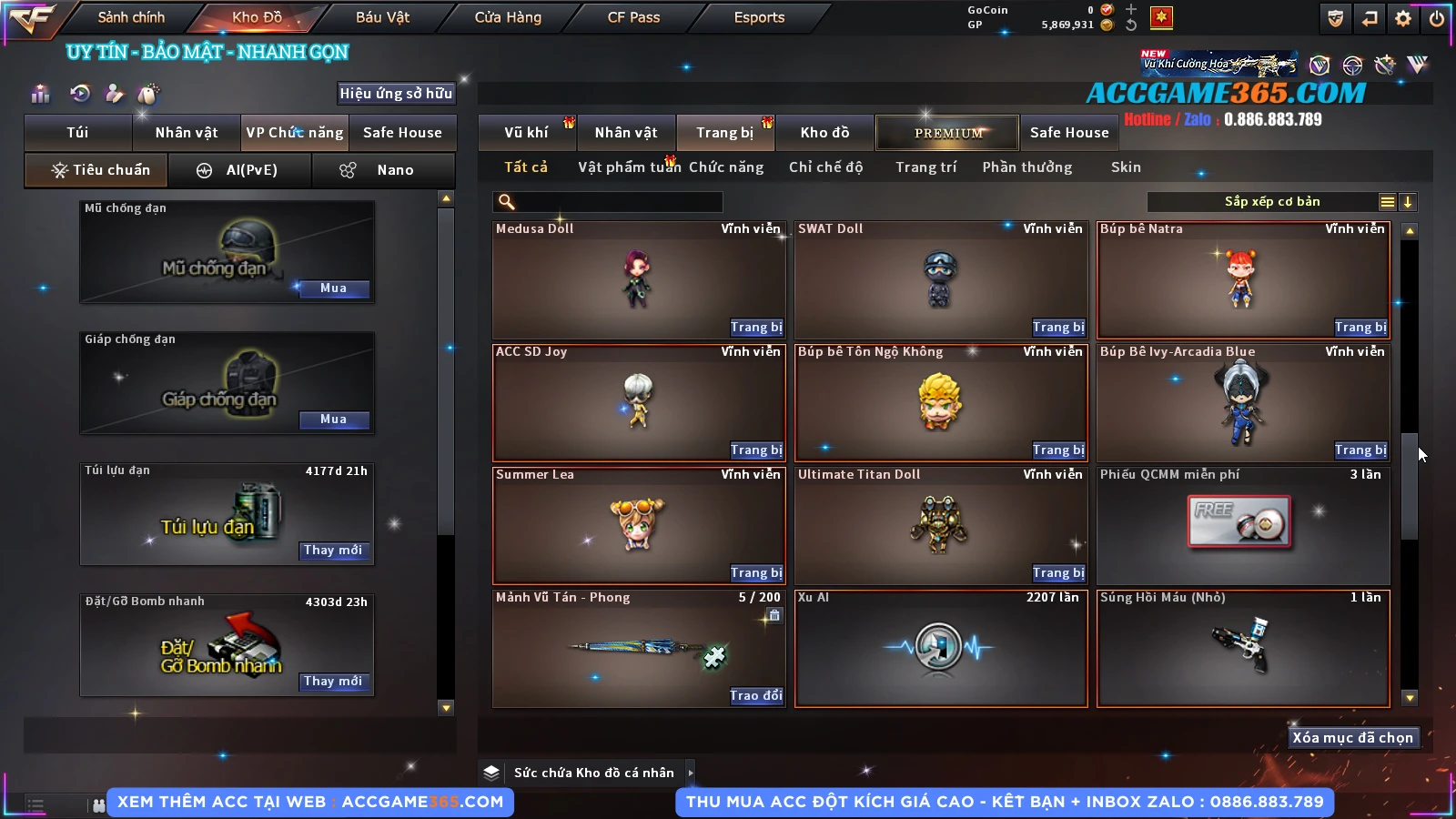Select the Vũ khí weapons tab
The height and width of the screenshot is (819, 1456).
coord(526,133)
